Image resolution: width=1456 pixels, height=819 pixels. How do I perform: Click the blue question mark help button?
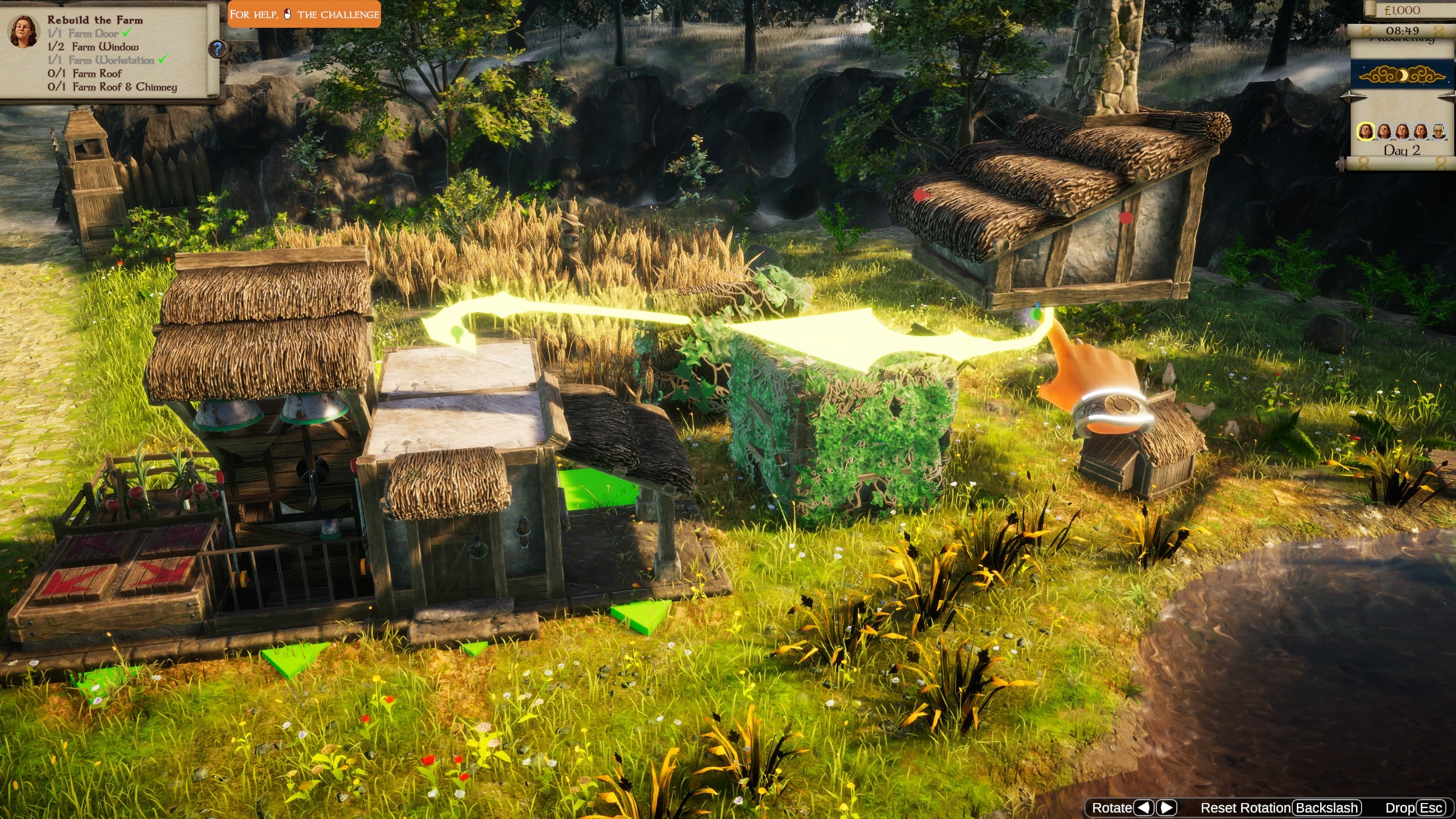pos(217,49)
